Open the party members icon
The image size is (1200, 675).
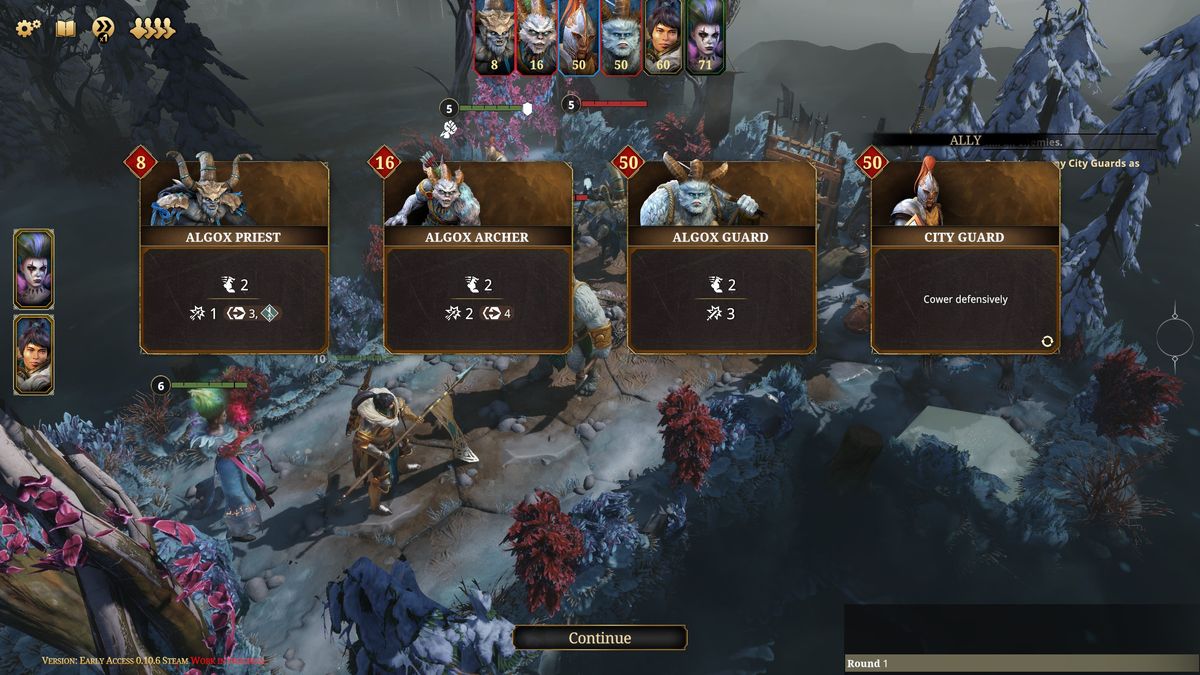(x=152, y=28)
